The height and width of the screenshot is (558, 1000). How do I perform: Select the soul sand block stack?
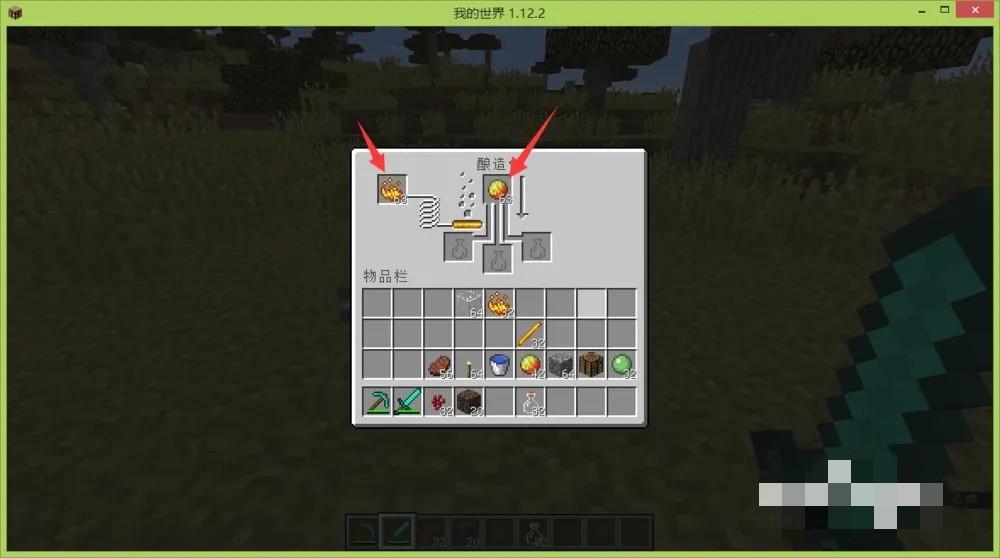(469, 402)
